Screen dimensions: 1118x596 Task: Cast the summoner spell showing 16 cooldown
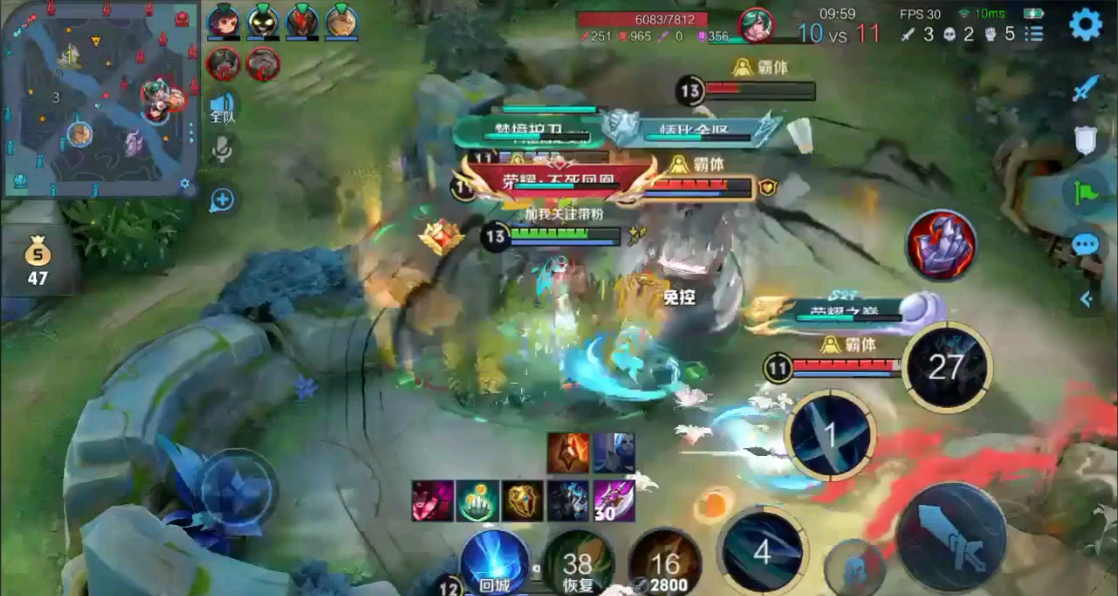click(665, 565)
